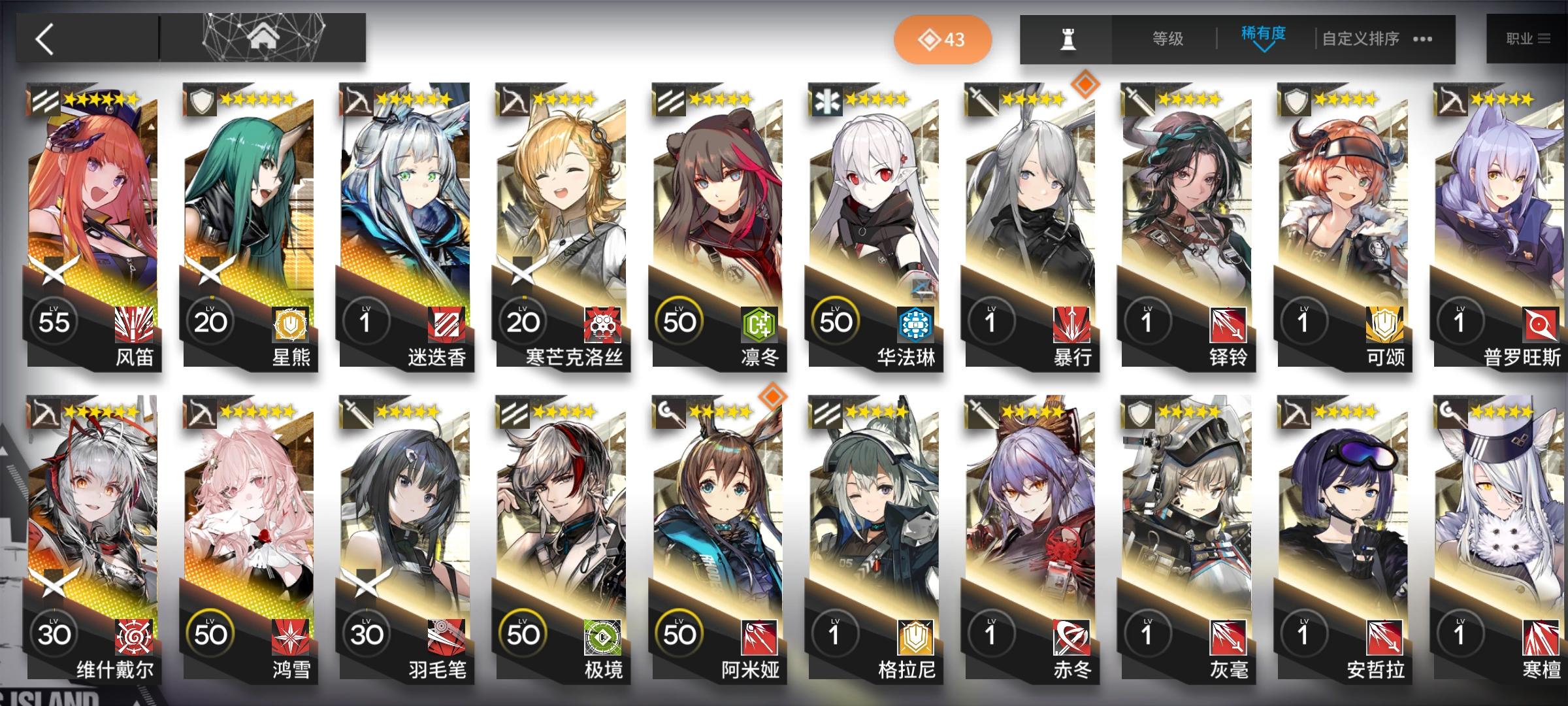Viewport: 1568px width, 706px height.
Task: Toggle the orange diamond marker on 暴行's card
Action: 1086,85
